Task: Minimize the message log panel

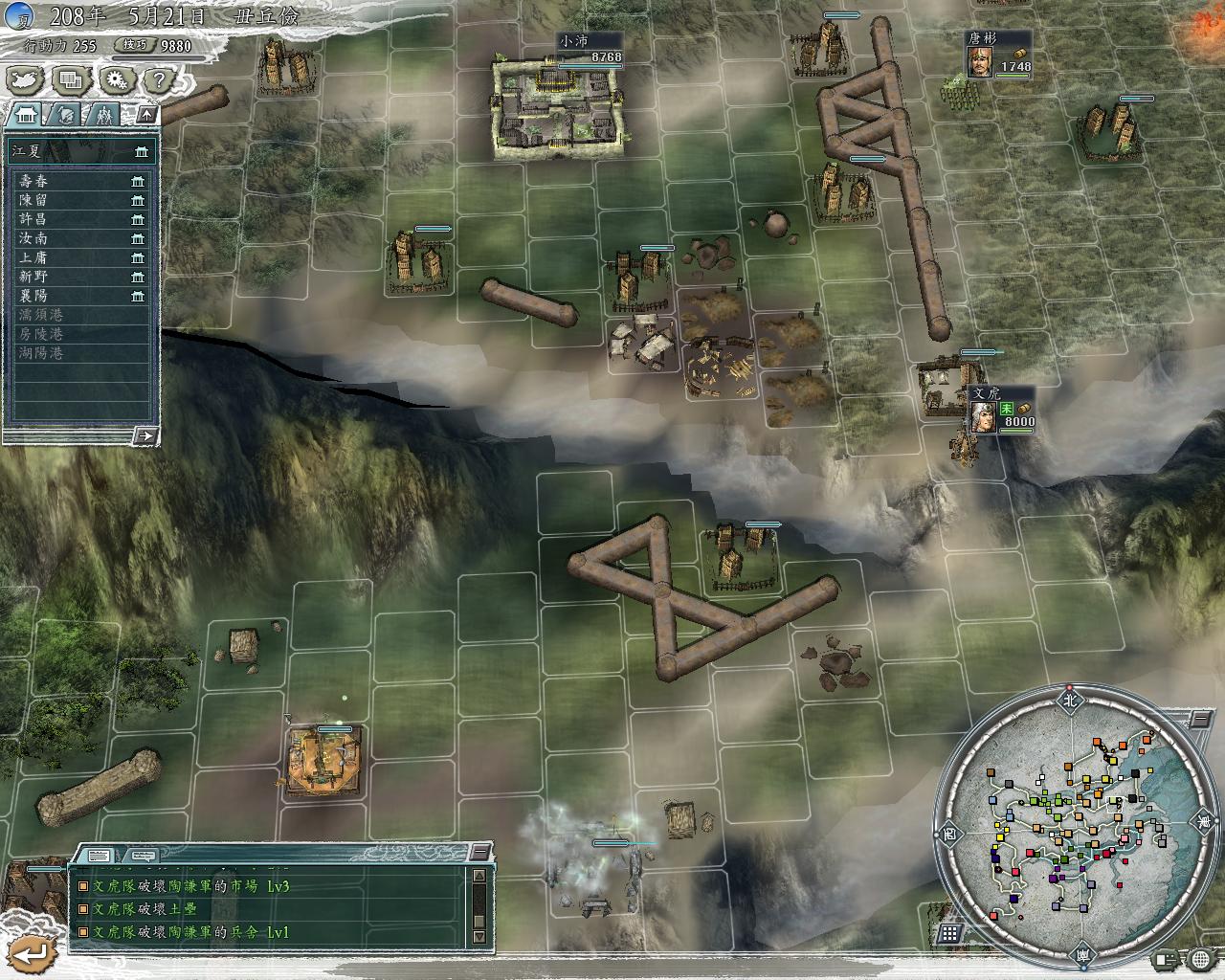Action: 479,853
